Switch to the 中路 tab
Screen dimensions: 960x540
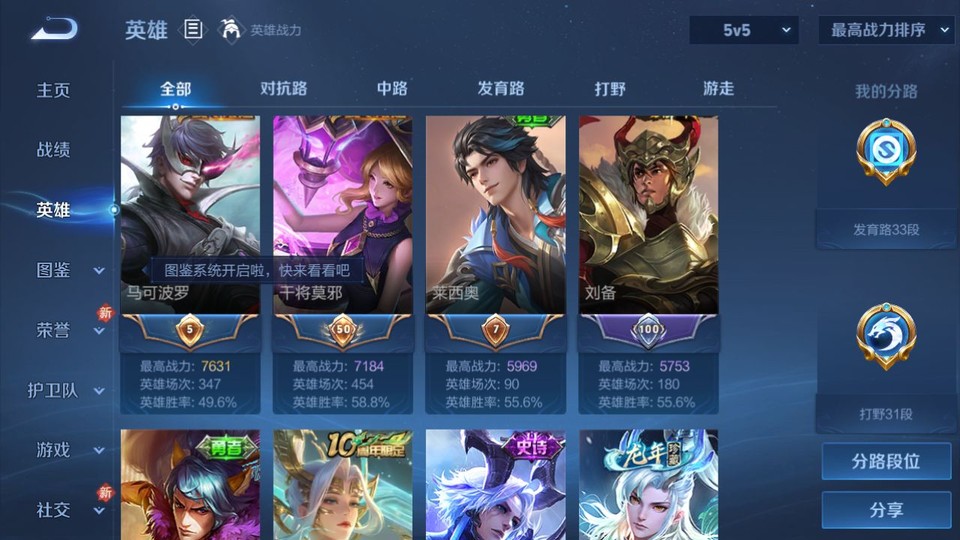pyautogui.click(x=392, y=89)
